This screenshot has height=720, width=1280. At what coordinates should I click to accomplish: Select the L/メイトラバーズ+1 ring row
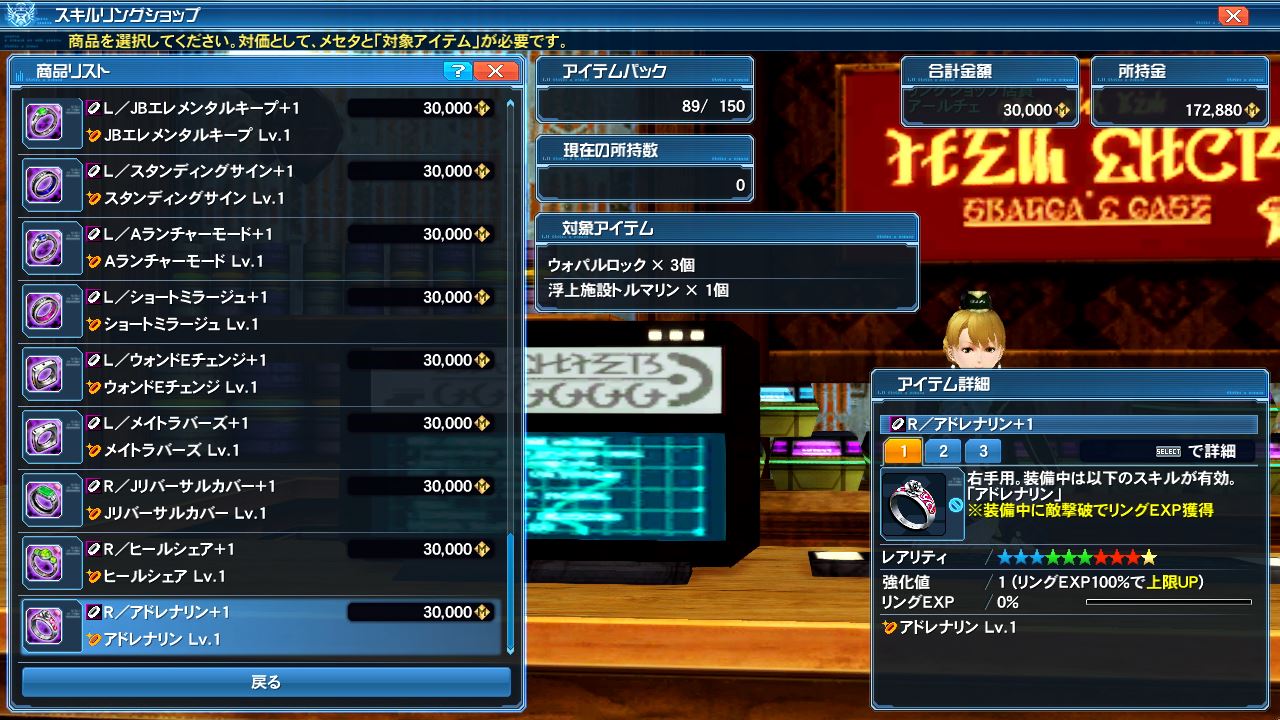[260, 436]
